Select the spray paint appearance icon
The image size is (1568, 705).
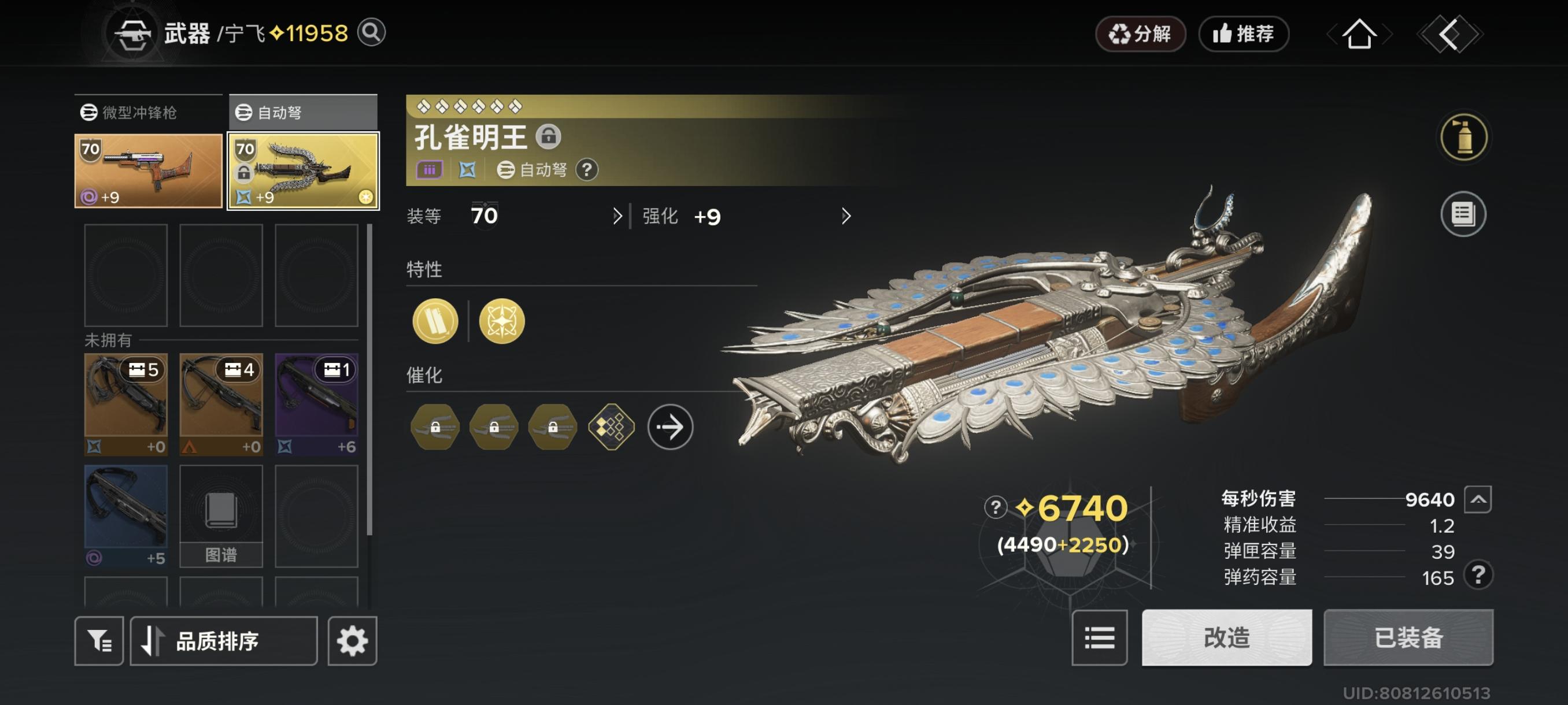[1463, 137]
